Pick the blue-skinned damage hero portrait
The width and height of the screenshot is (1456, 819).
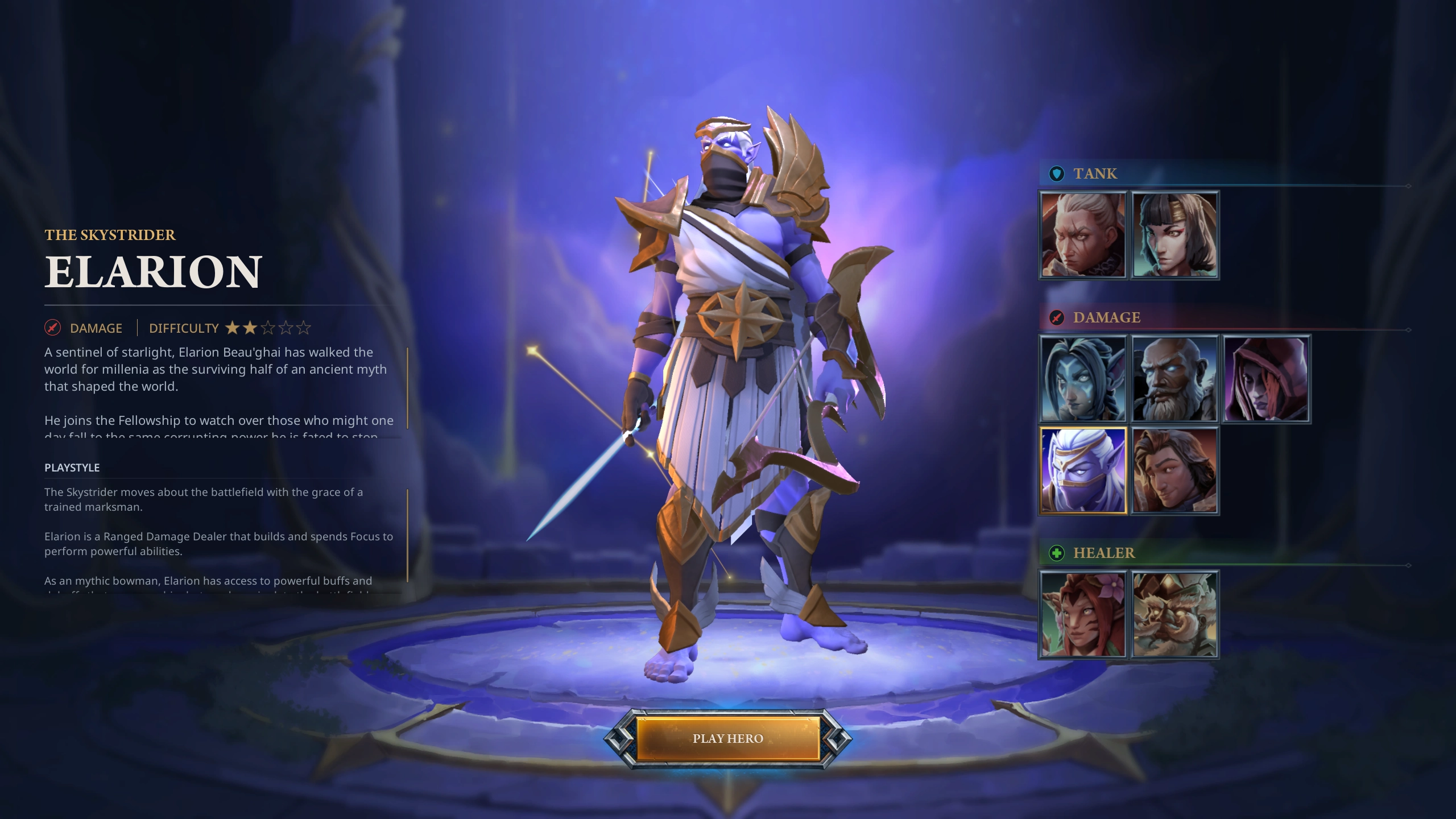(1083, 379)
